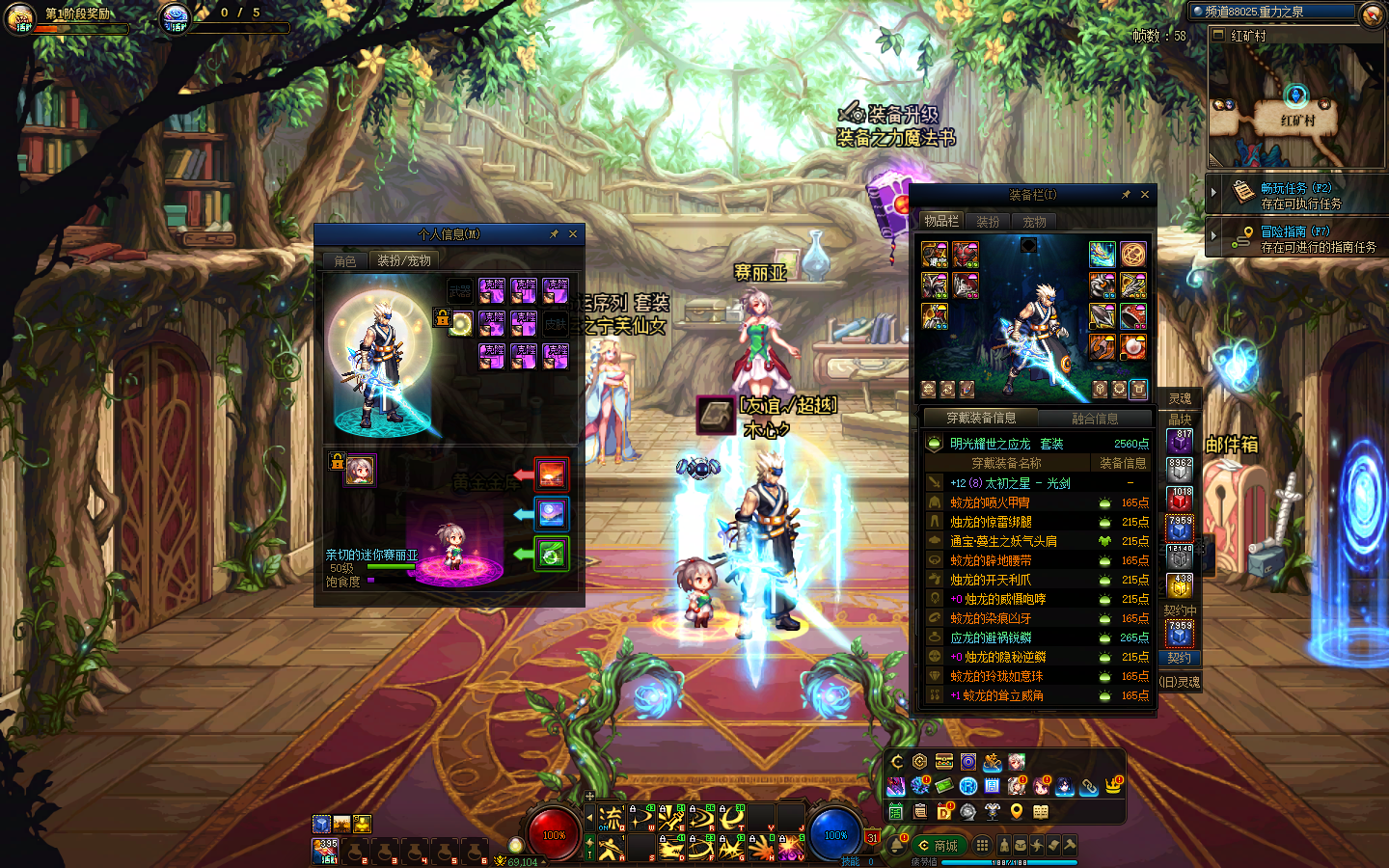Viewport: 1389px width, 868px height.
Task: Switch to the 角色 tab
Action: [x=345, y=261]
